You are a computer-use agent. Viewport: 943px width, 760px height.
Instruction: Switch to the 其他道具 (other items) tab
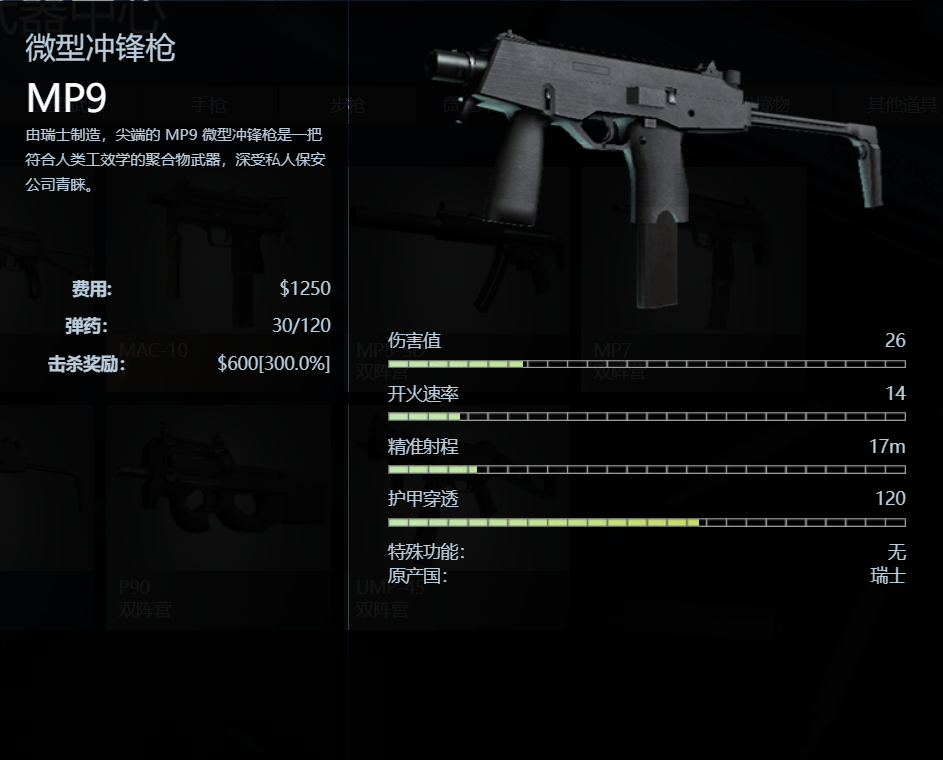click(900, 105)
